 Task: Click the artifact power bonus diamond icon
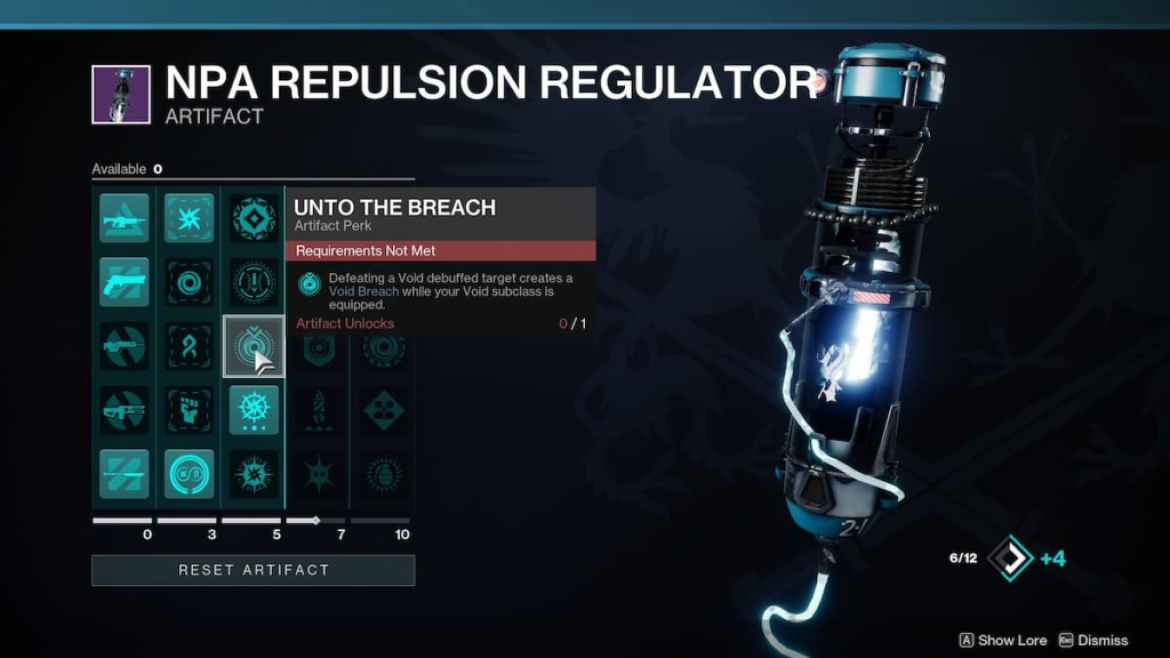pos(1010,558)
